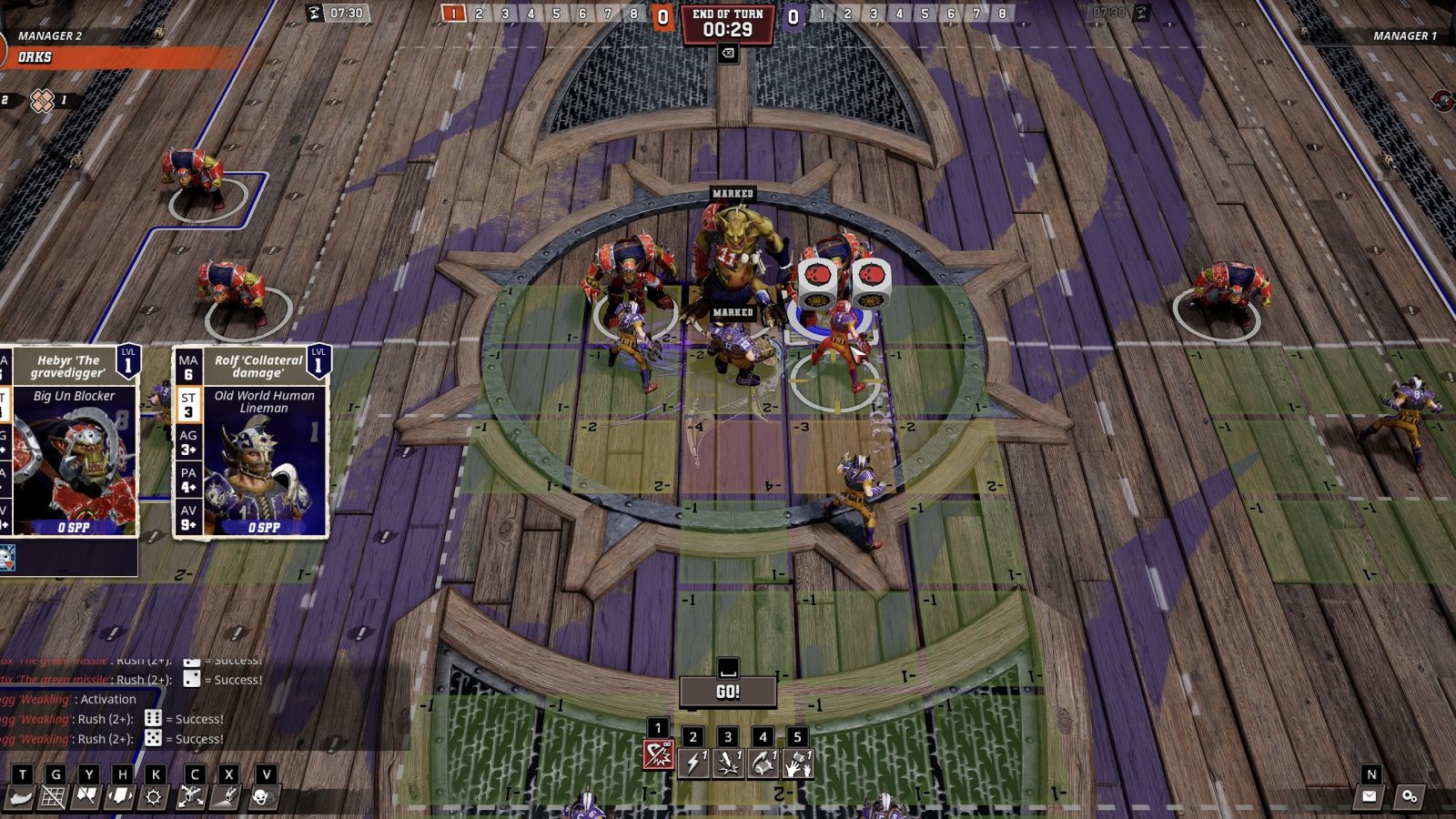Click the free camera icon with C hotkey
Screen dimensions: 1456x819
pos(192,796)
